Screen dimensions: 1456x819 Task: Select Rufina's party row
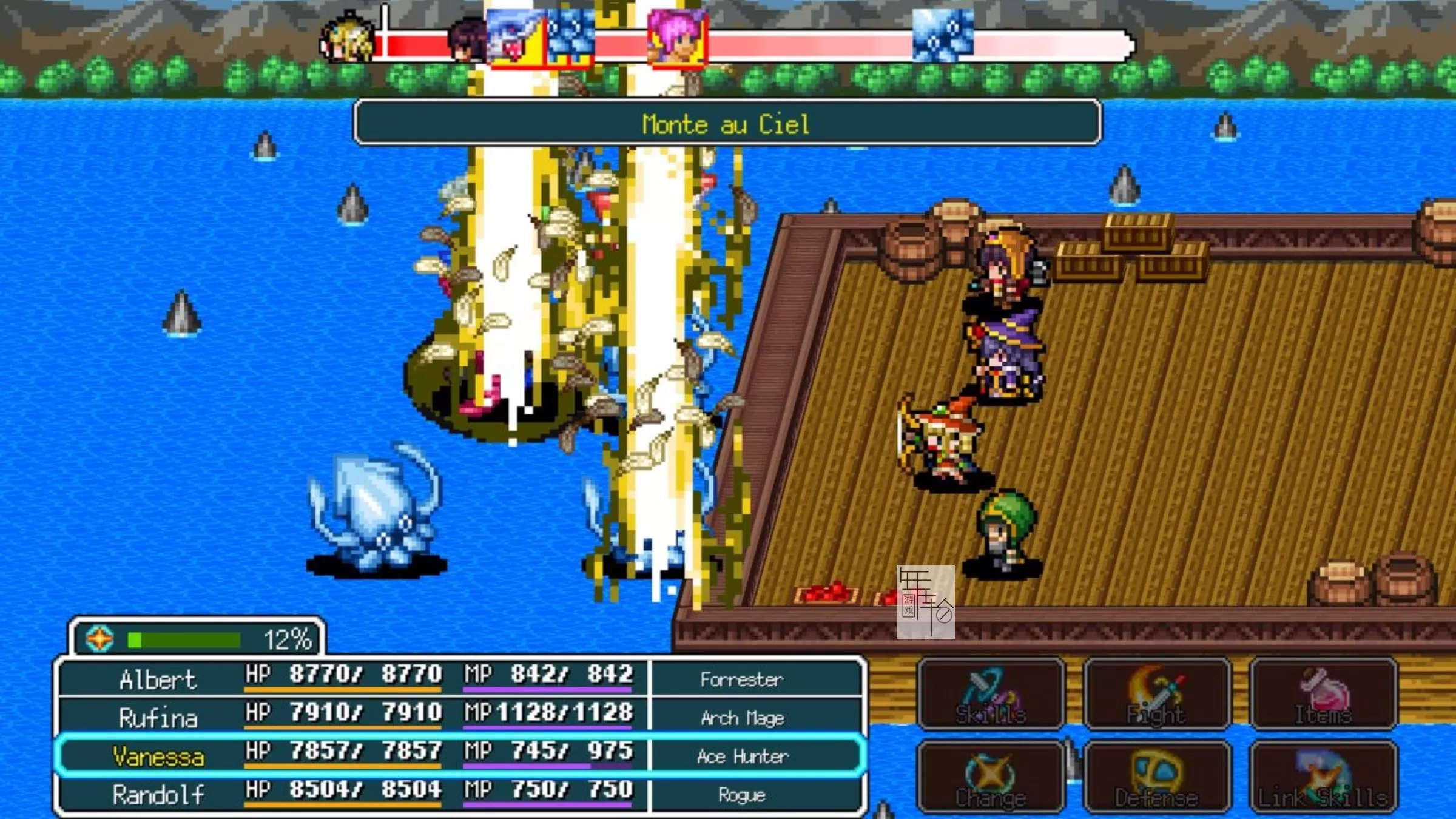[x=461, y=716]
